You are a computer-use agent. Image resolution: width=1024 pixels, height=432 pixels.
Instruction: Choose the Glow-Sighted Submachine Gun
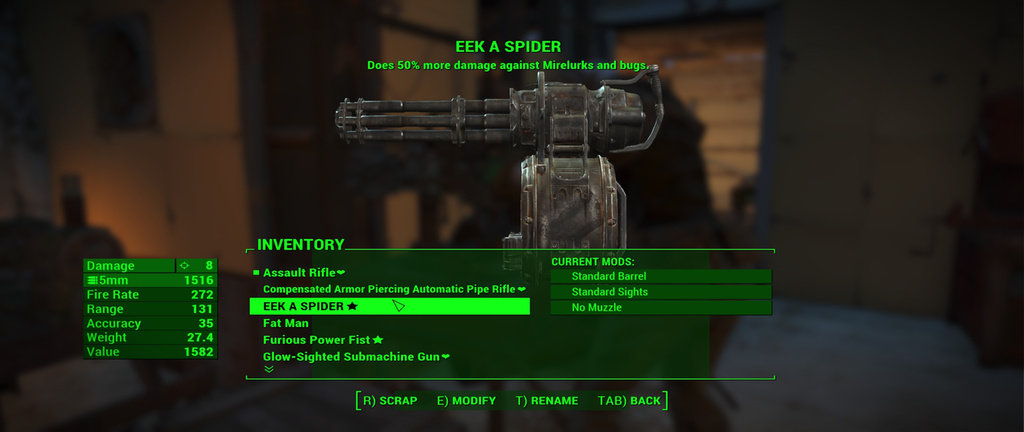[356, 357]
